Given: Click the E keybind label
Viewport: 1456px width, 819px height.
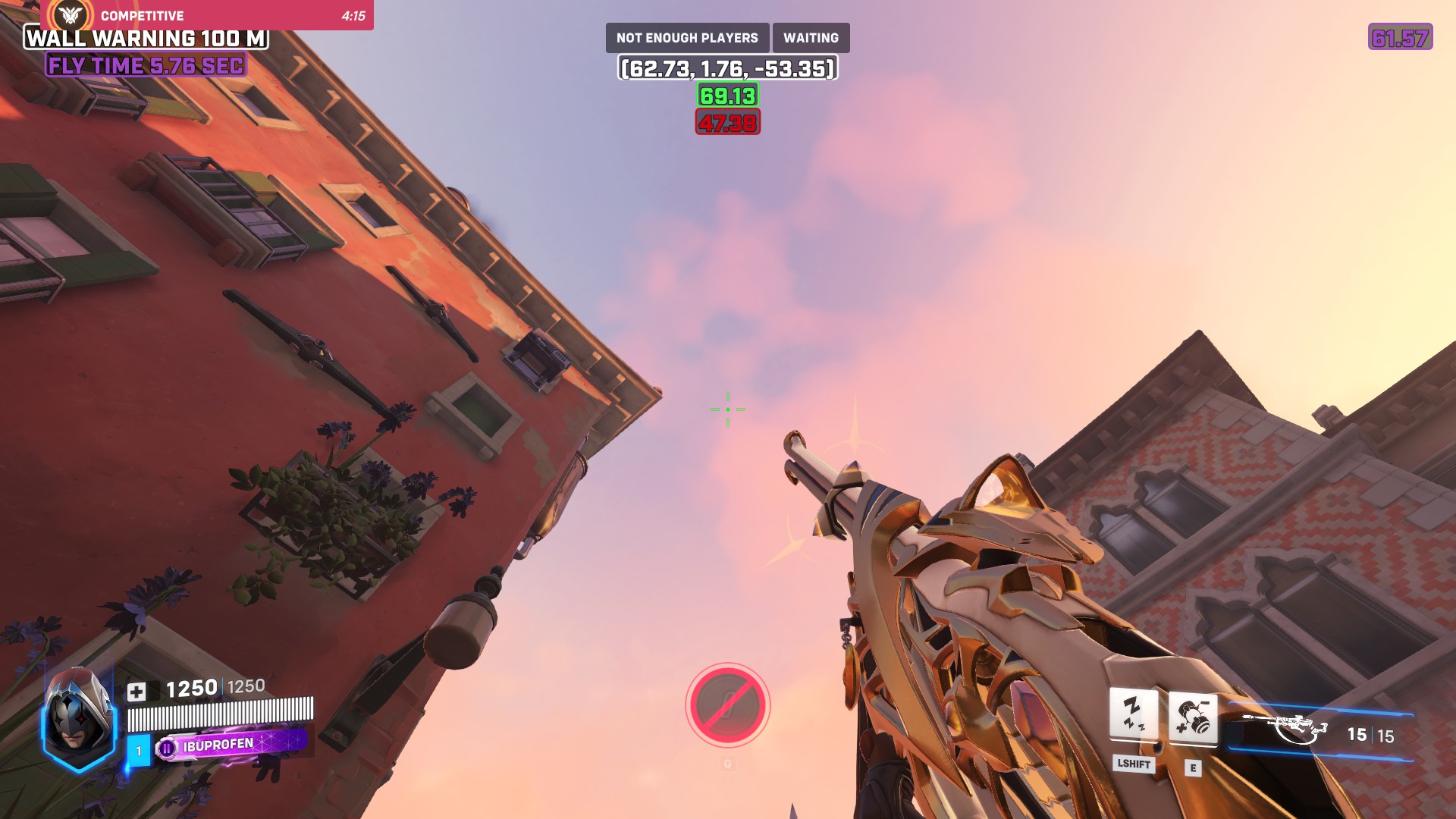Looking at the screenshot, I should tap(1192, 766).
